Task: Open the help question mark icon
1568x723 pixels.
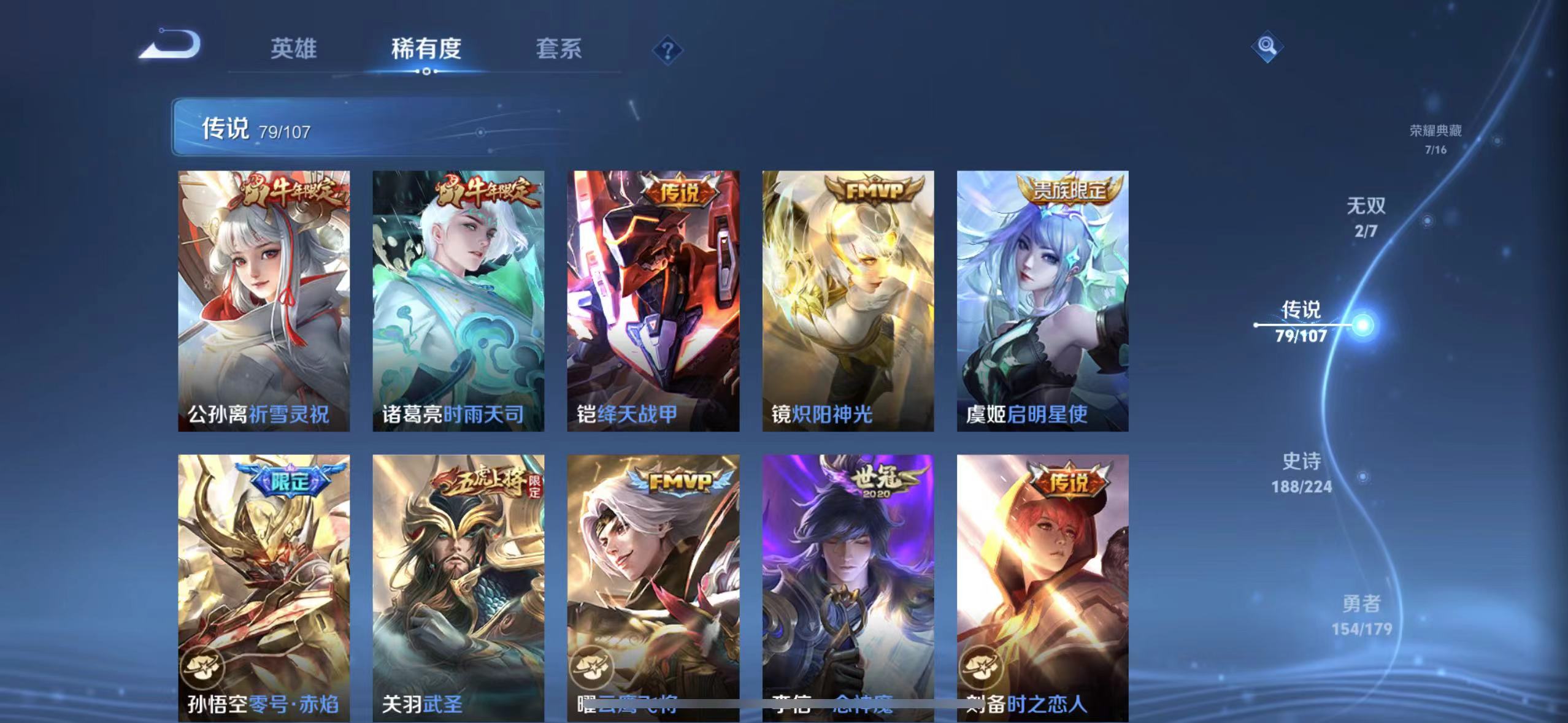Action: coord(669,48)
